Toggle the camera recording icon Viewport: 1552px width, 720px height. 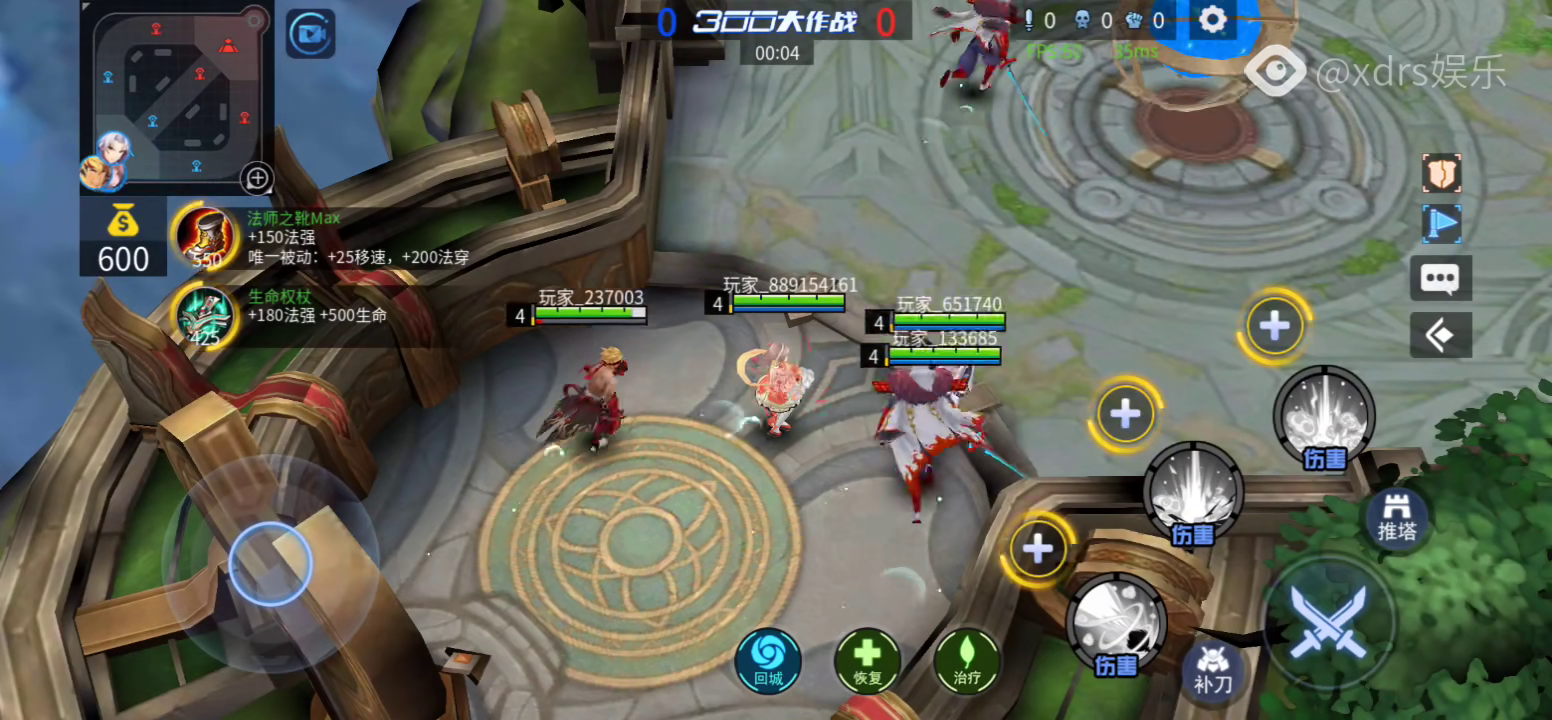[x=311, y=35]
